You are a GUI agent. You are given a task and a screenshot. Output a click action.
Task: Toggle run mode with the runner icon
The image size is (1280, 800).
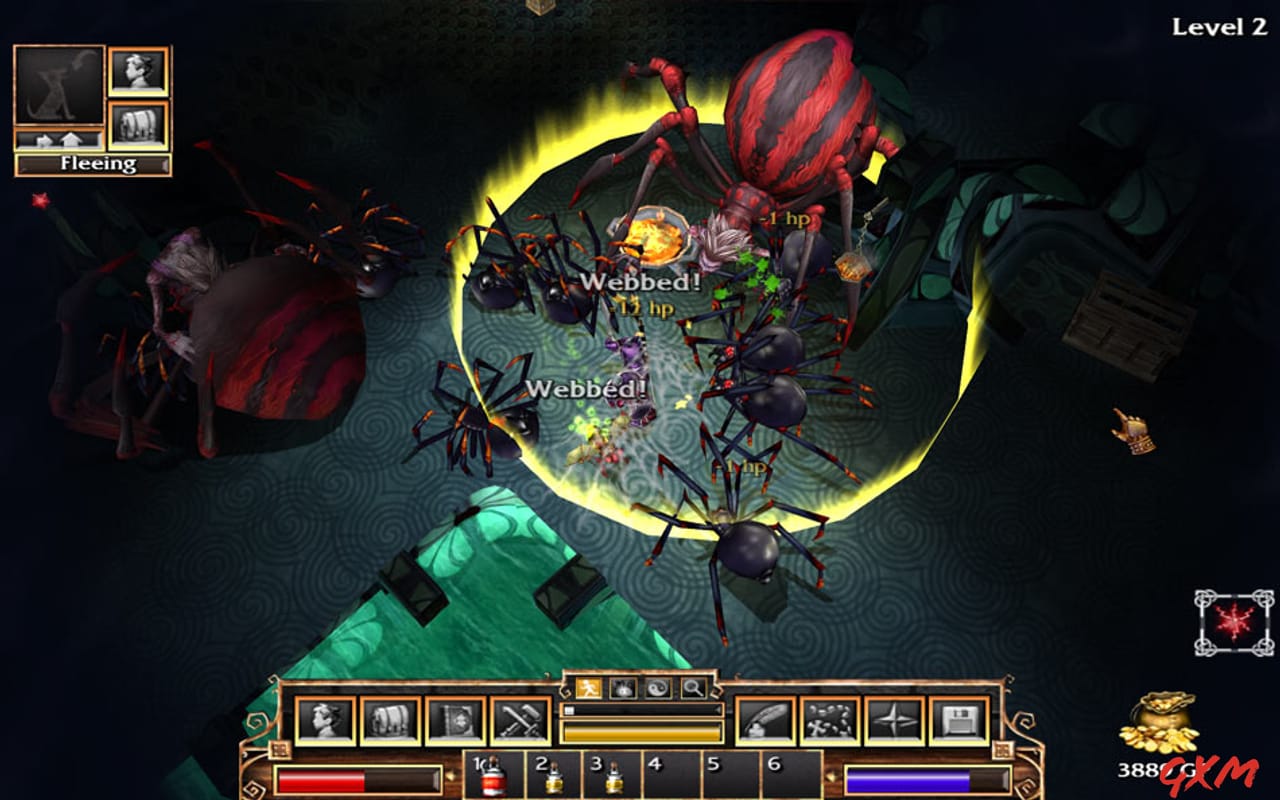tap(588, 688)
